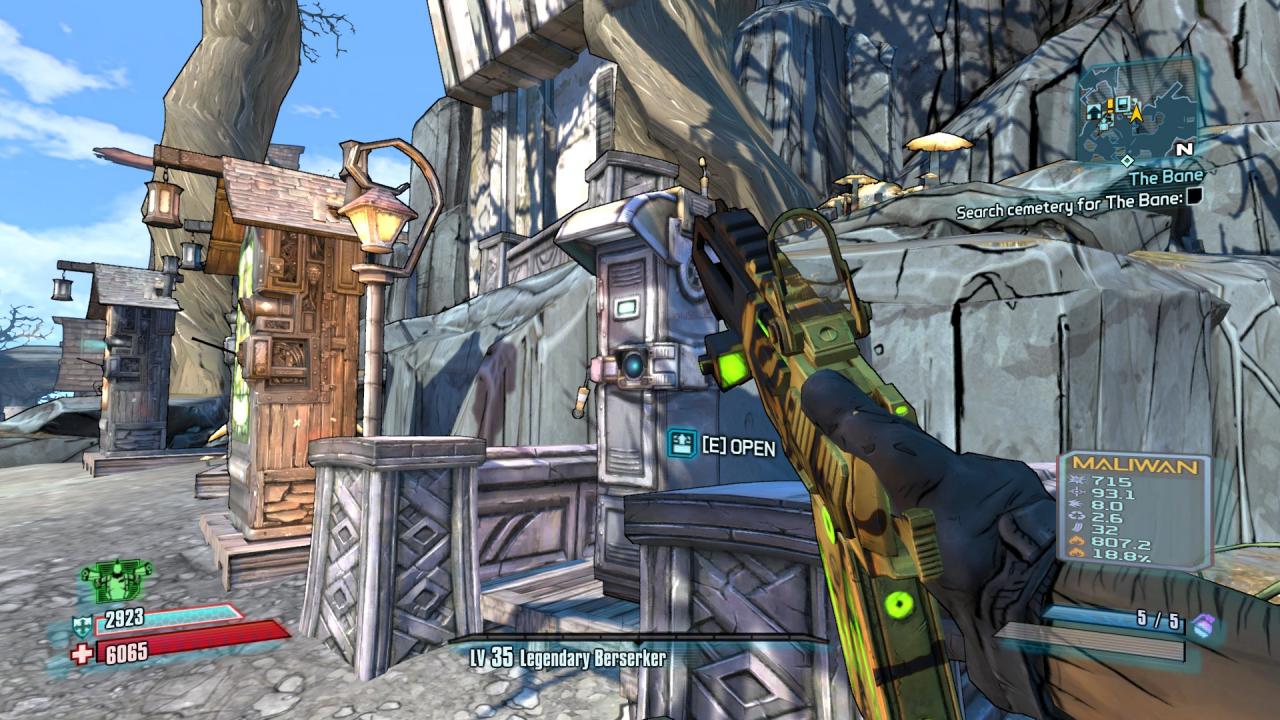Select The Bane quest tracker title
The image size is (1280, 720).
click(1165, 178)
